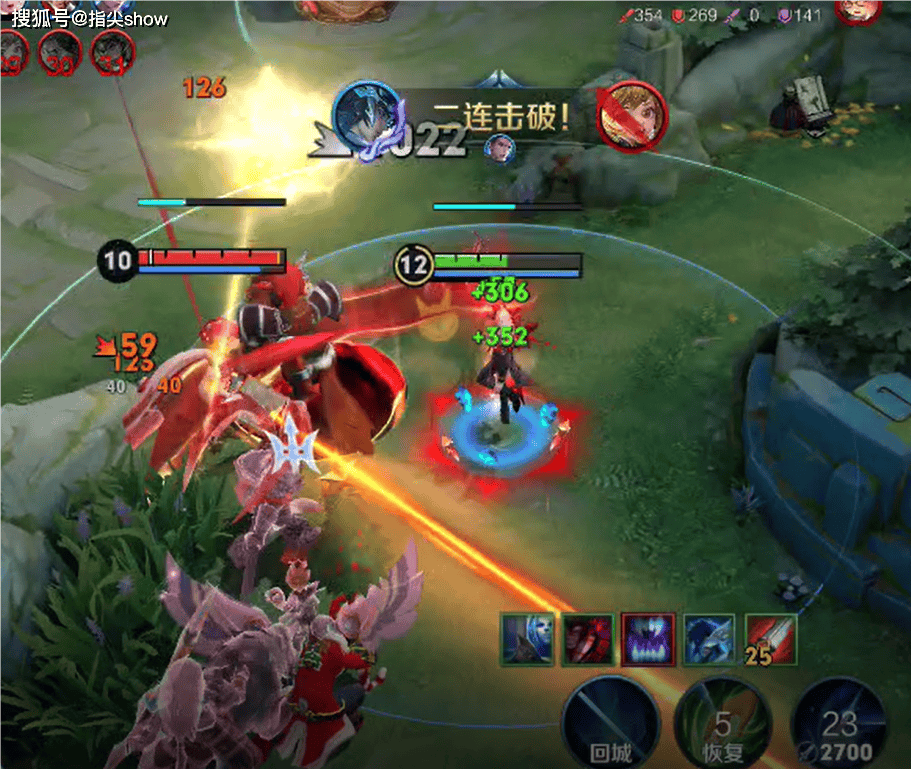The width and height of the screenshot is (911, 769).
Task: Select the blue beast item icon
Action: coord(709,640)
